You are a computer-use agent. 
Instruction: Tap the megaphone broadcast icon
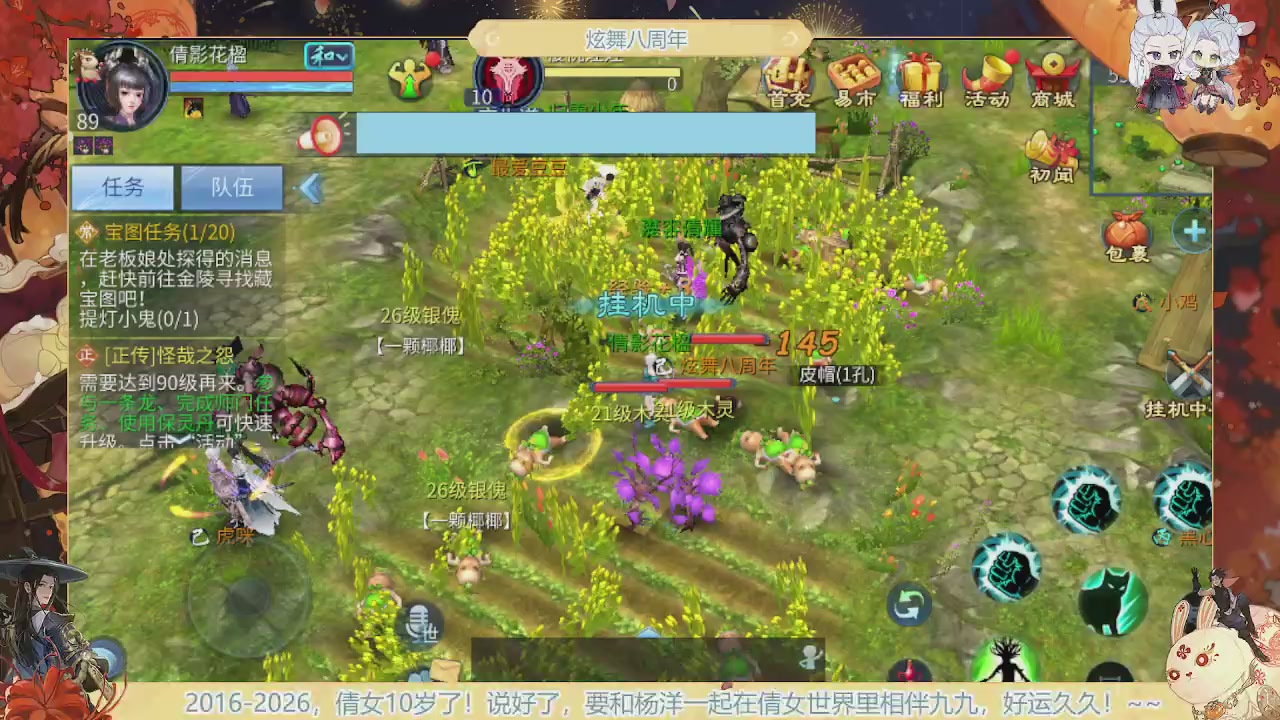323,136
